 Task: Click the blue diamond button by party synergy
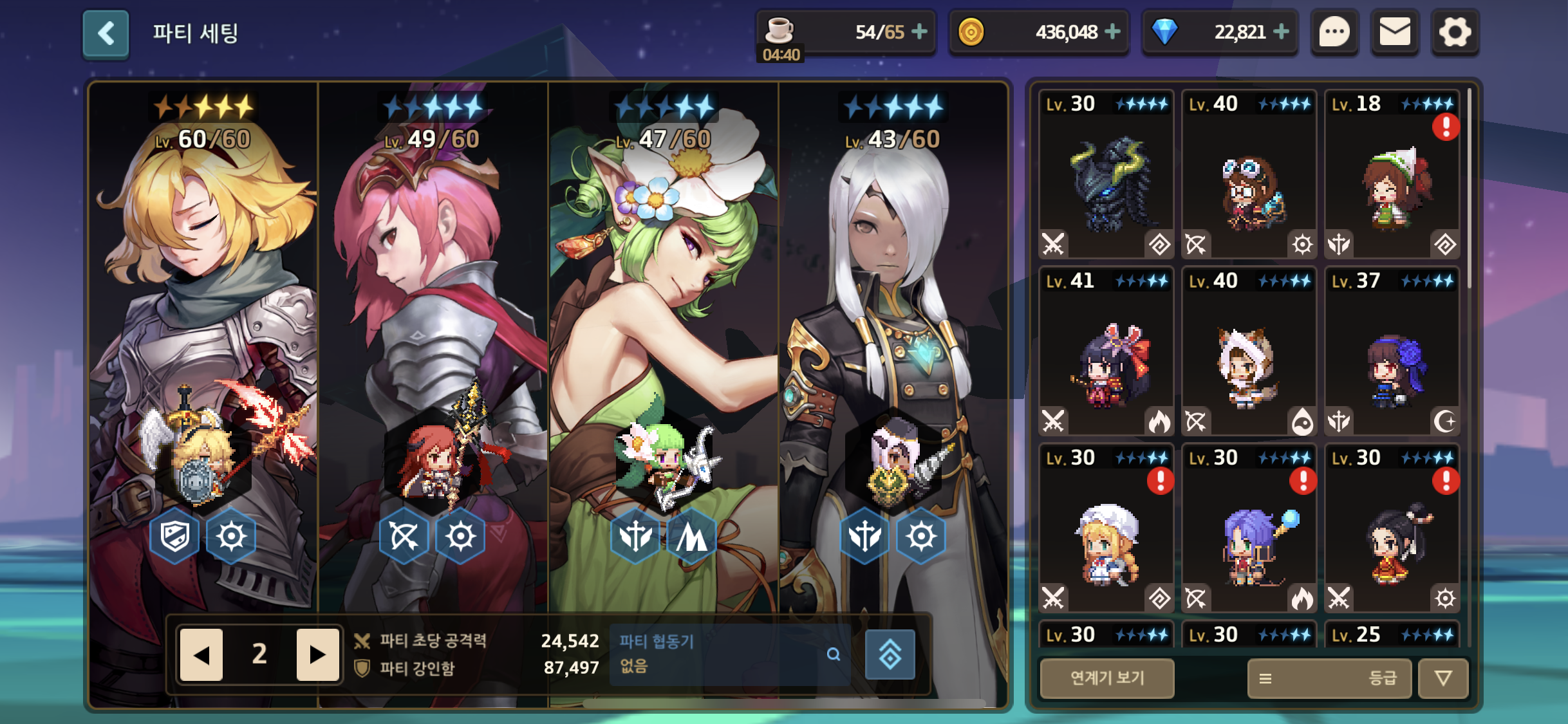890,654
